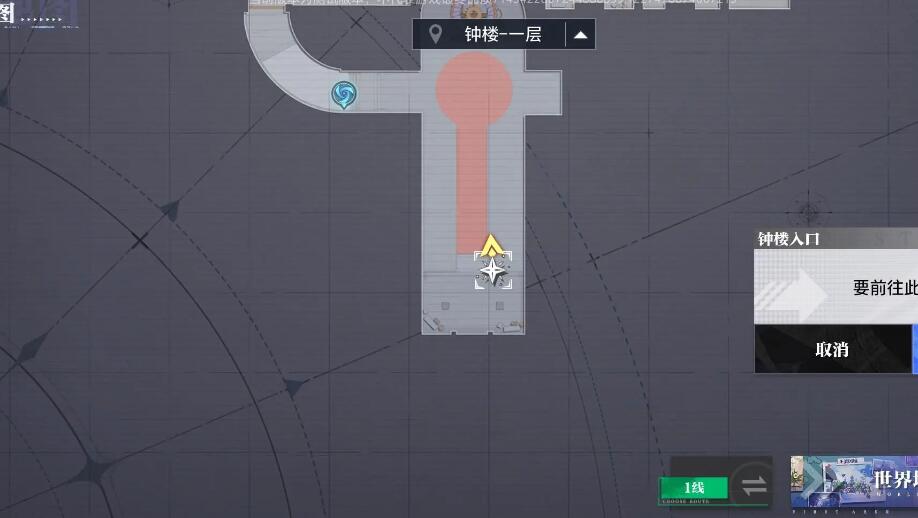Open the 世界地图 world map thumbnail
Screen dimensions: 918x518
click(854, 484)
